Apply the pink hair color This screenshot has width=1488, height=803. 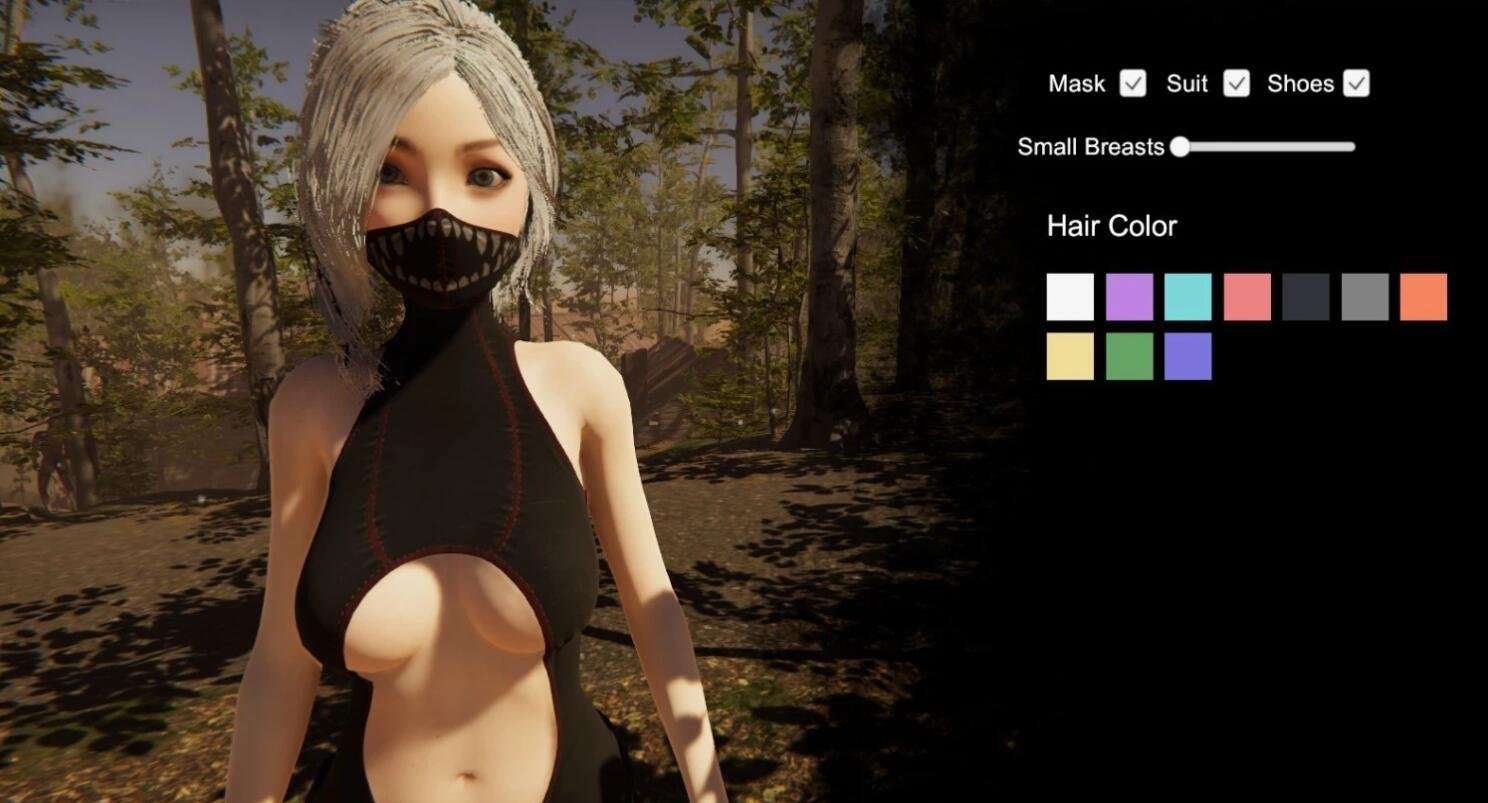[1246, 296]
